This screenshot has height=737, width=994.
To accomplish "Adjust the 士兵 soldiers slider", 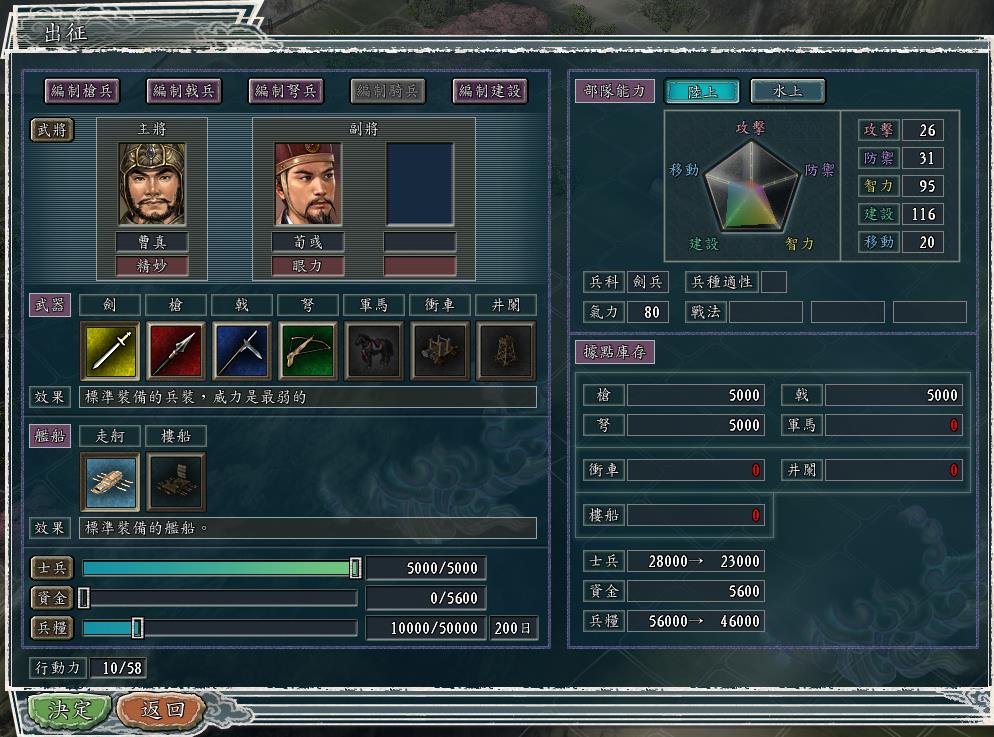I will pos(355,568).
